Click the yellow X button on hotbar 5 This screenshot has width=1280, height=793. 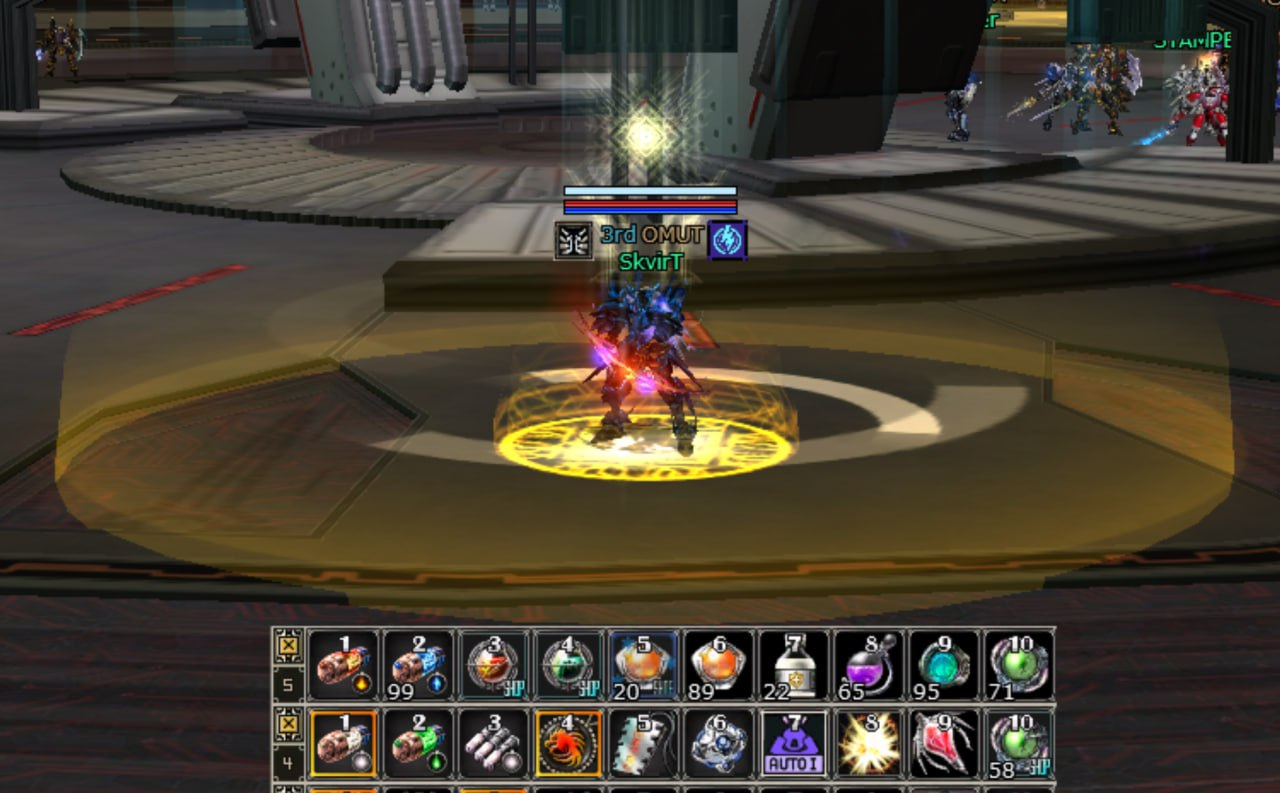pyautogui.click(x=288, y=644)
